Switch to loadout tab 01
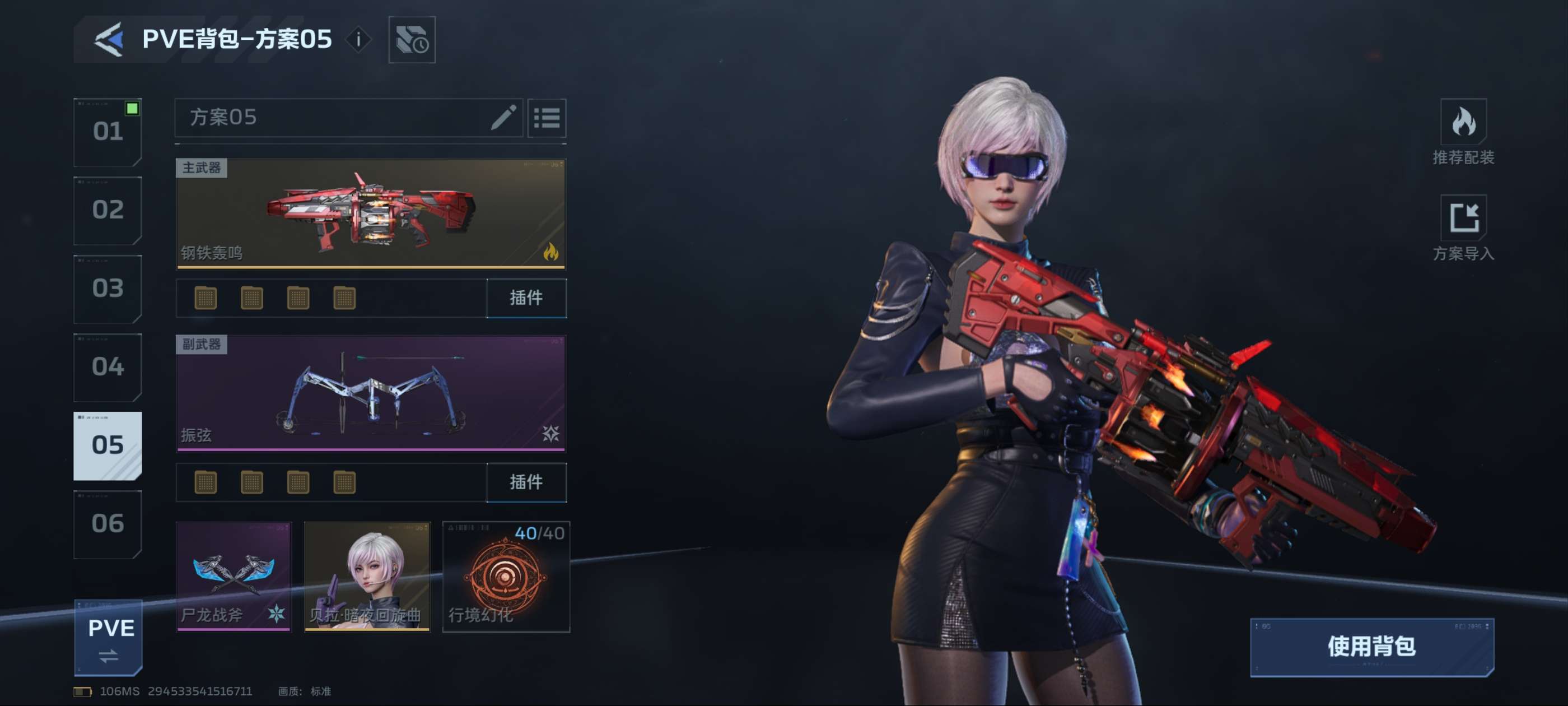Viewport: 1568px width, 706px height. click(x=108, y=132)
